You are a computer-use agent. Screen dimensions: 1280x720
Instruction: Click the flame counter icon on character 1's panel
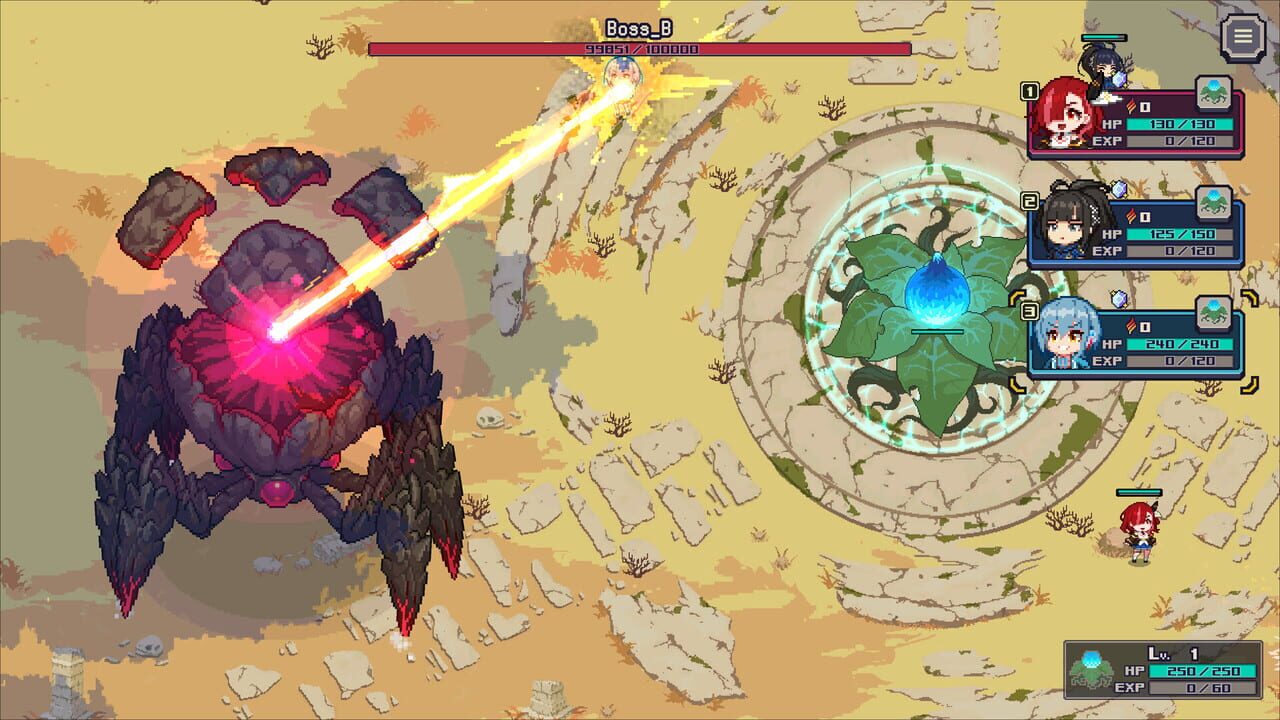pyautogui.click(x=1132, y=105)
